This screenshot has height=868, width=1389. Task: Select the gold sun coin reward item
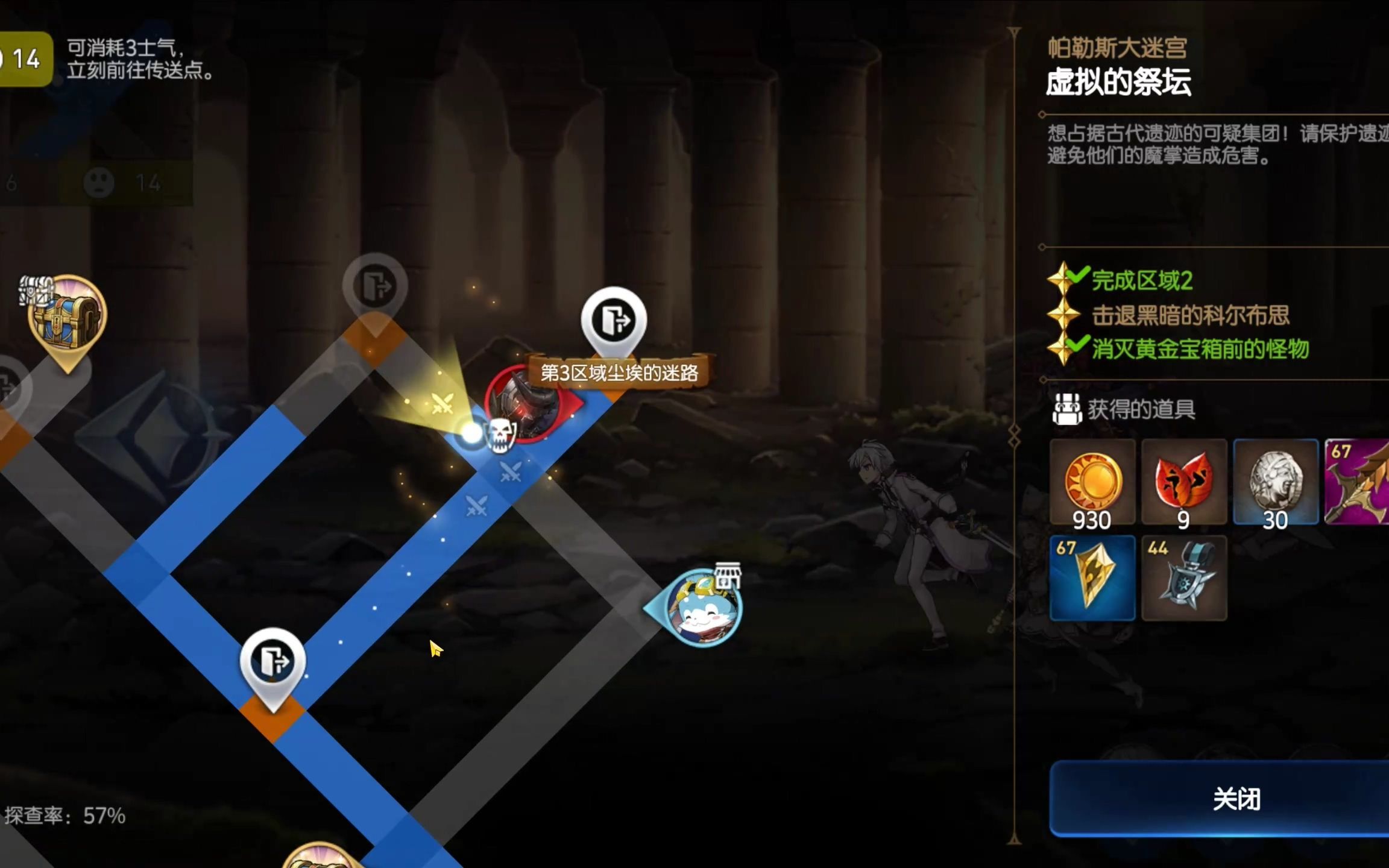pyautogui.click(x=1092, y=482)
